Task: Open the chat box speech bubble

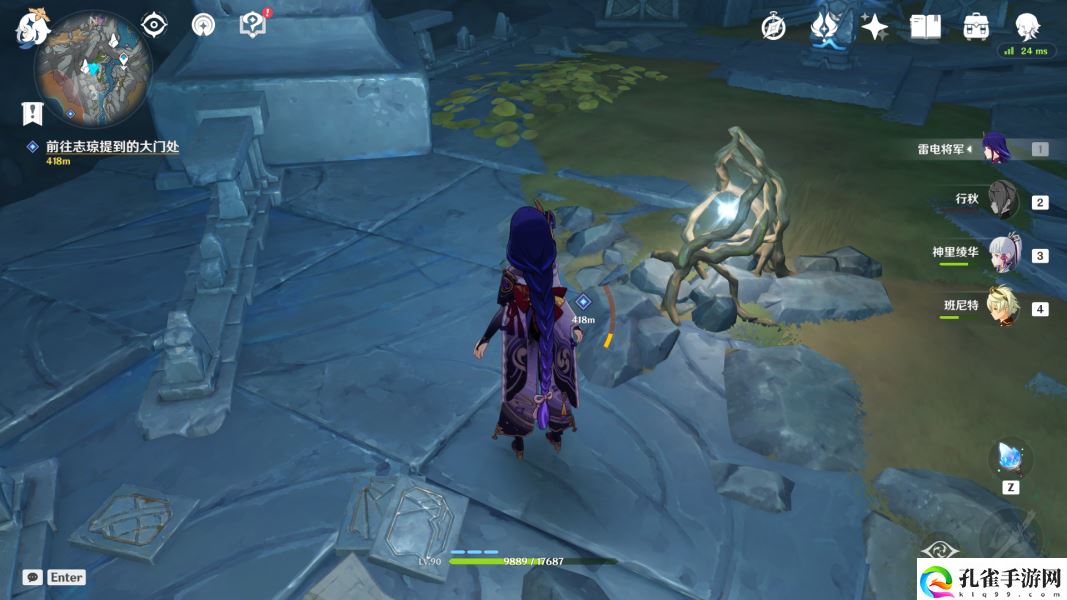Action: 33,577
